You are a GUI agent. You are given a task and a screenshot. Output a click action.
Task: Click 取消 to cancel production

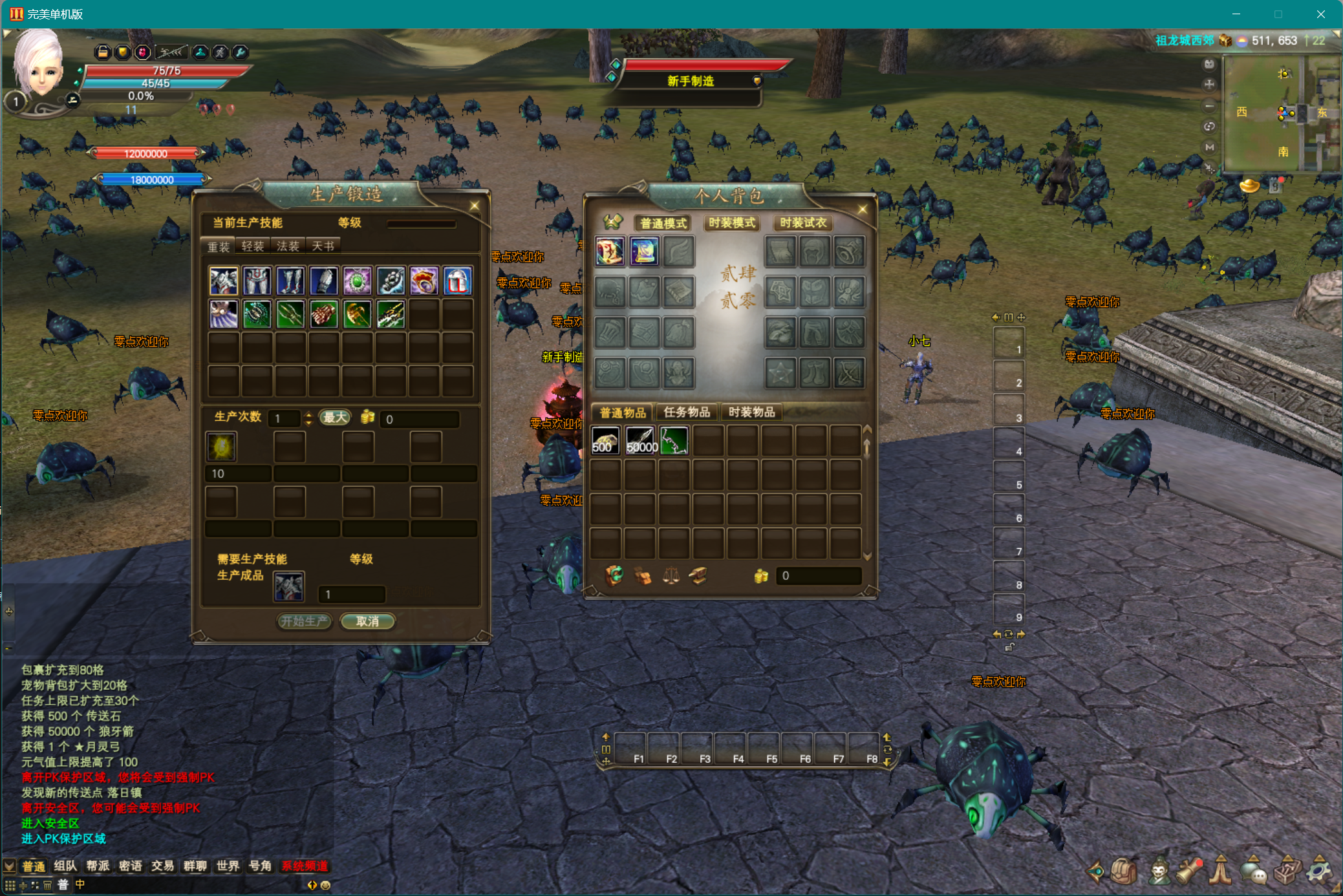(x=367, y=621)
